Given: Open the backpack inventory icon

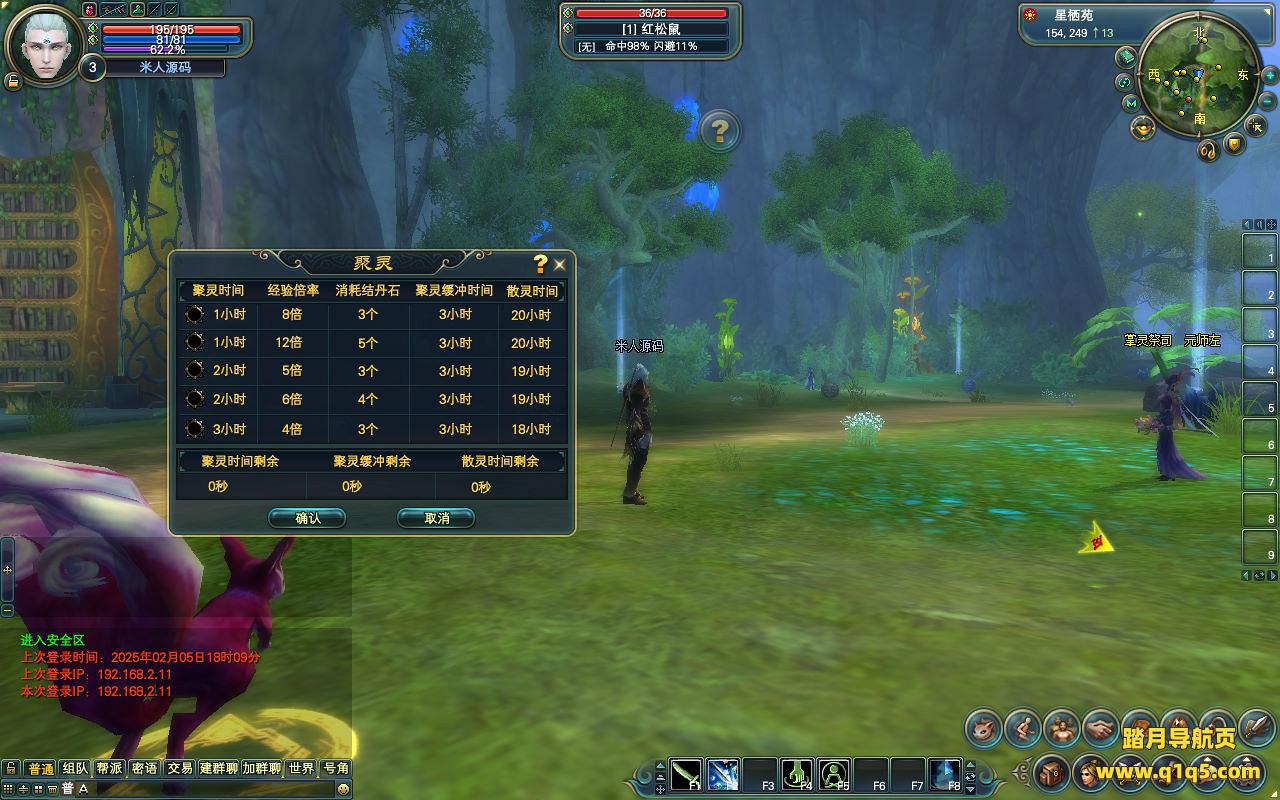Looking at the screenshot, I should click(x=1051, y=772).
